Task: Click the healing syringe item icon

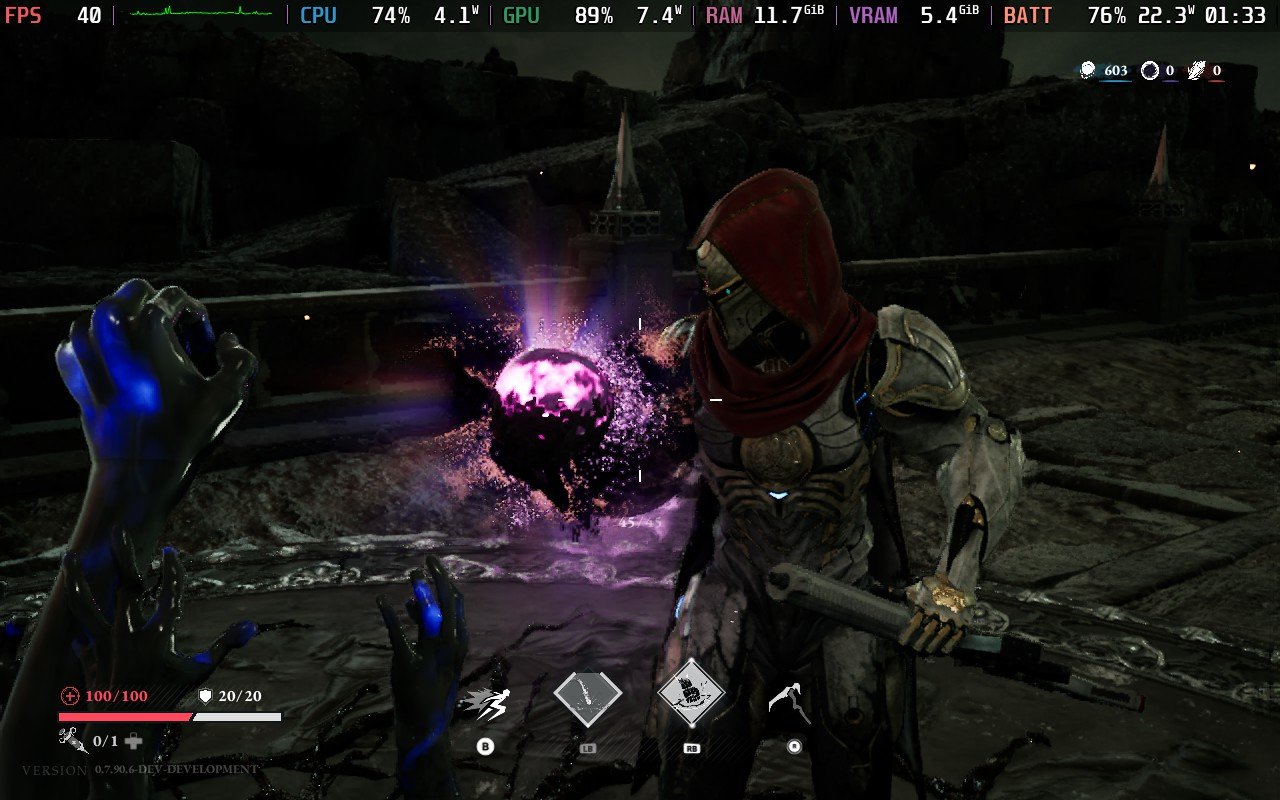Action: point(74,740)
